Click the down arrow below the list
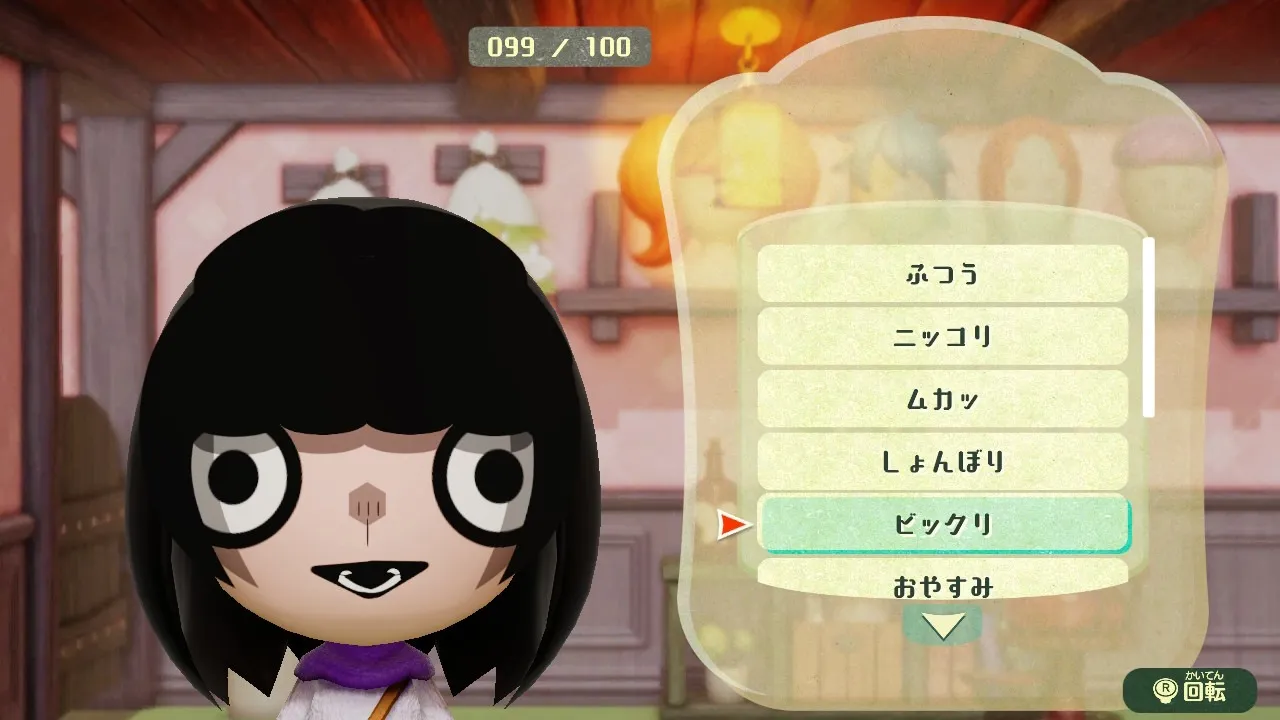 (x=942, y=626)
